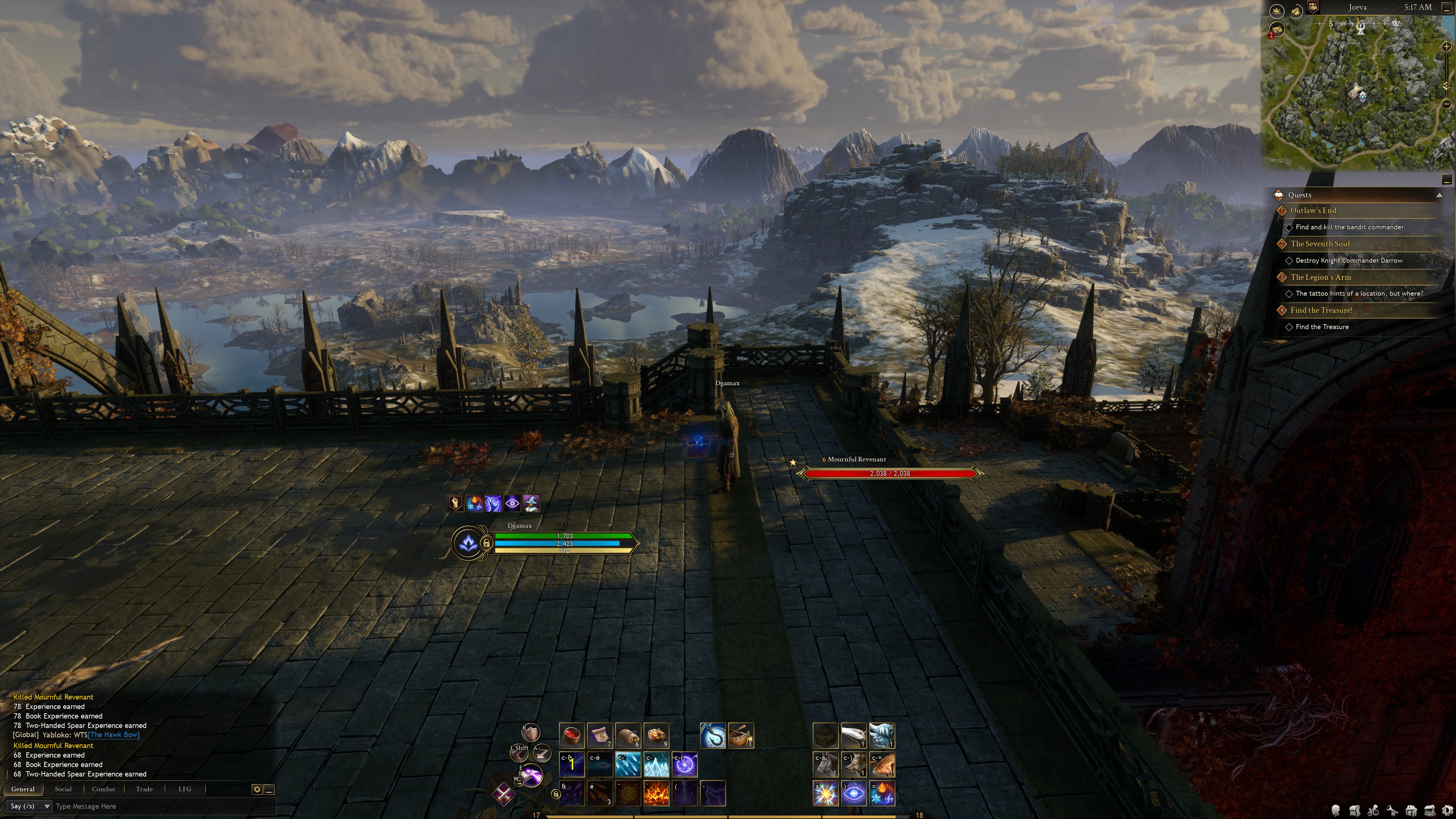Viewport: 1456px width, 819px height.
Task: Open the Trade chat tab
Action: click(x=144, y=789)
